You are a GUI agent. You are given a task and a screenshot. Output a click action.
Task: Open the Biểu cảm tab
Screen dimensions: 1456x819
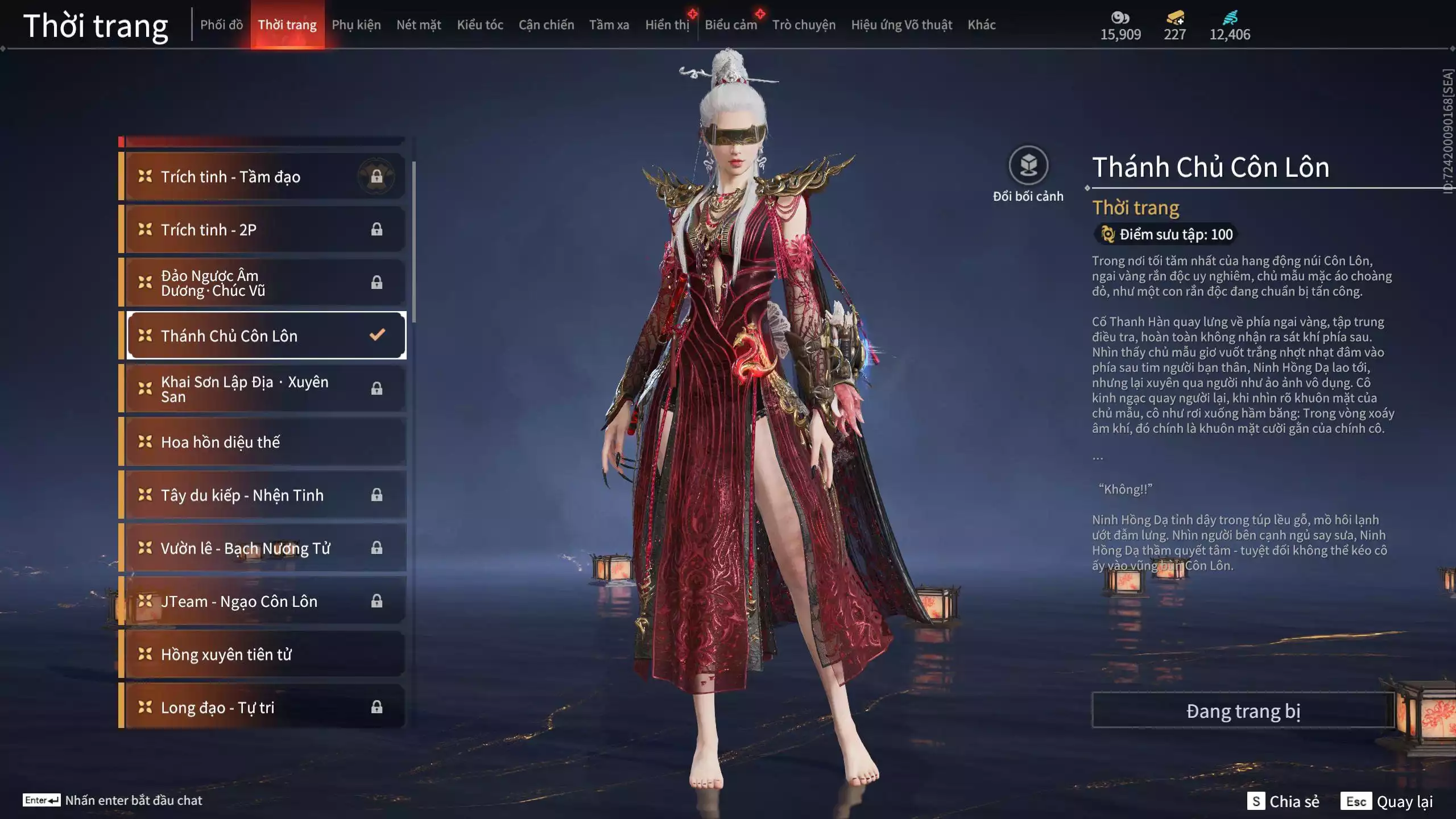pos(730,25)
